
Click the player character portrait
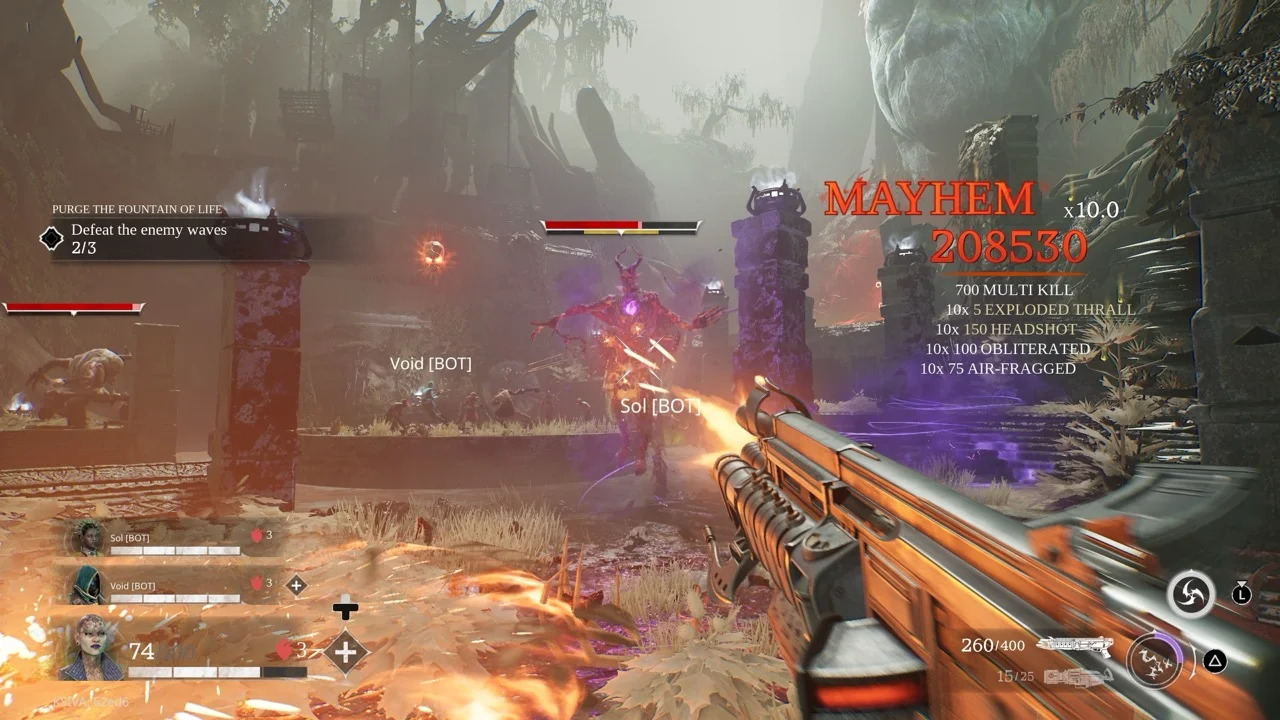(x=91, y=648)
